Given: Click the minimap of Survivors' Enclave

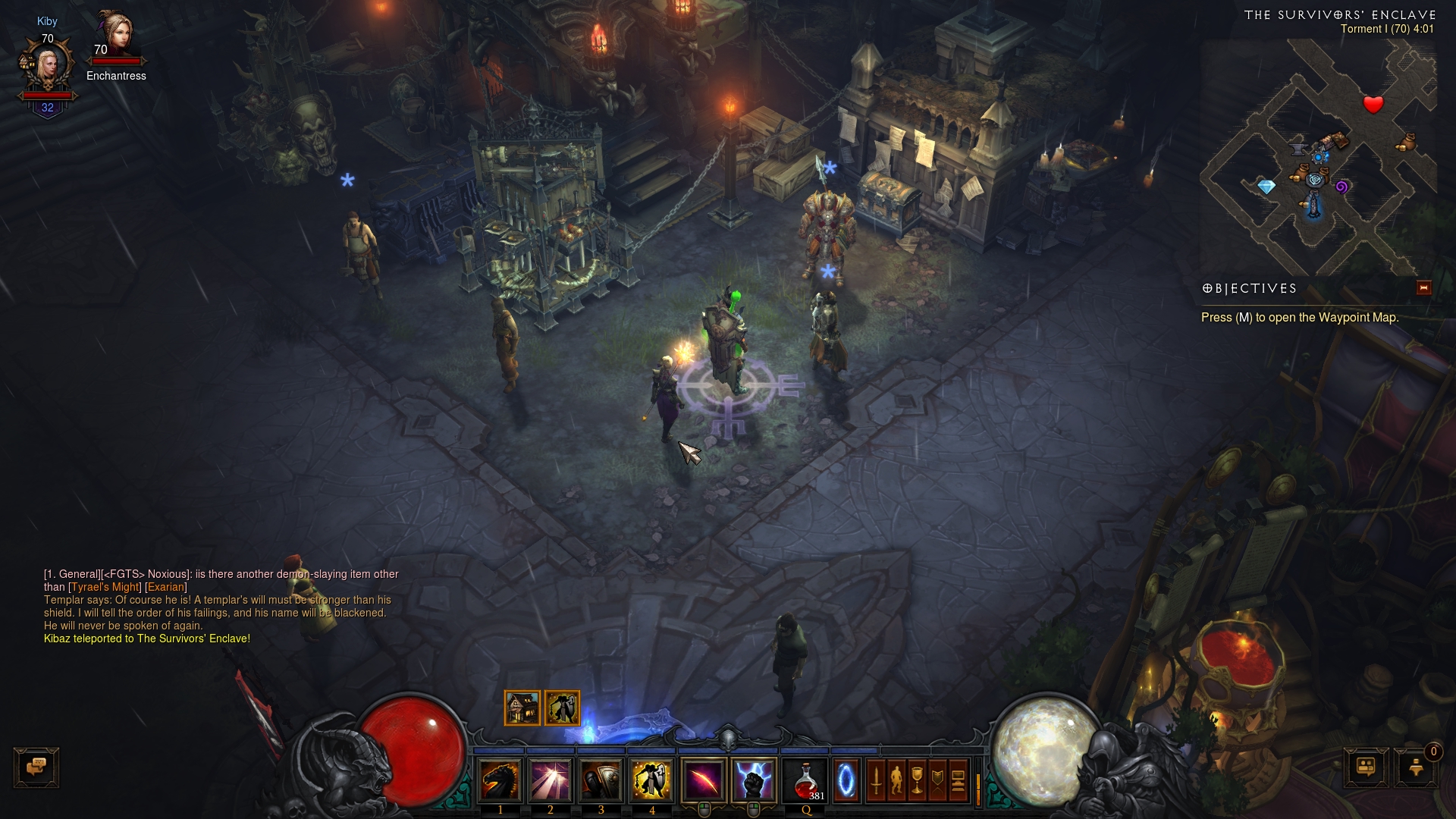Looking at the screenshot, I should click(x=1318, y=158).
